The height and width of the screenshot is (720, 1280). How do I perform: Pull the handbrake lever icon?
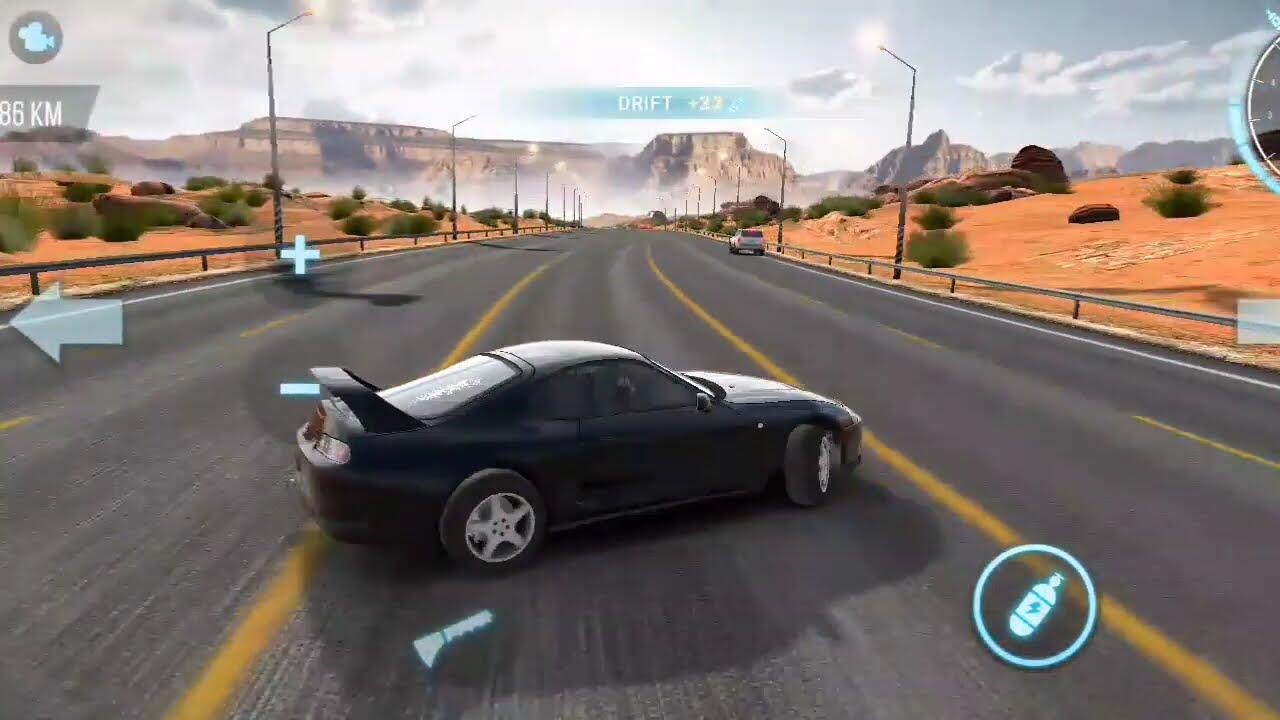coord(453,637)
